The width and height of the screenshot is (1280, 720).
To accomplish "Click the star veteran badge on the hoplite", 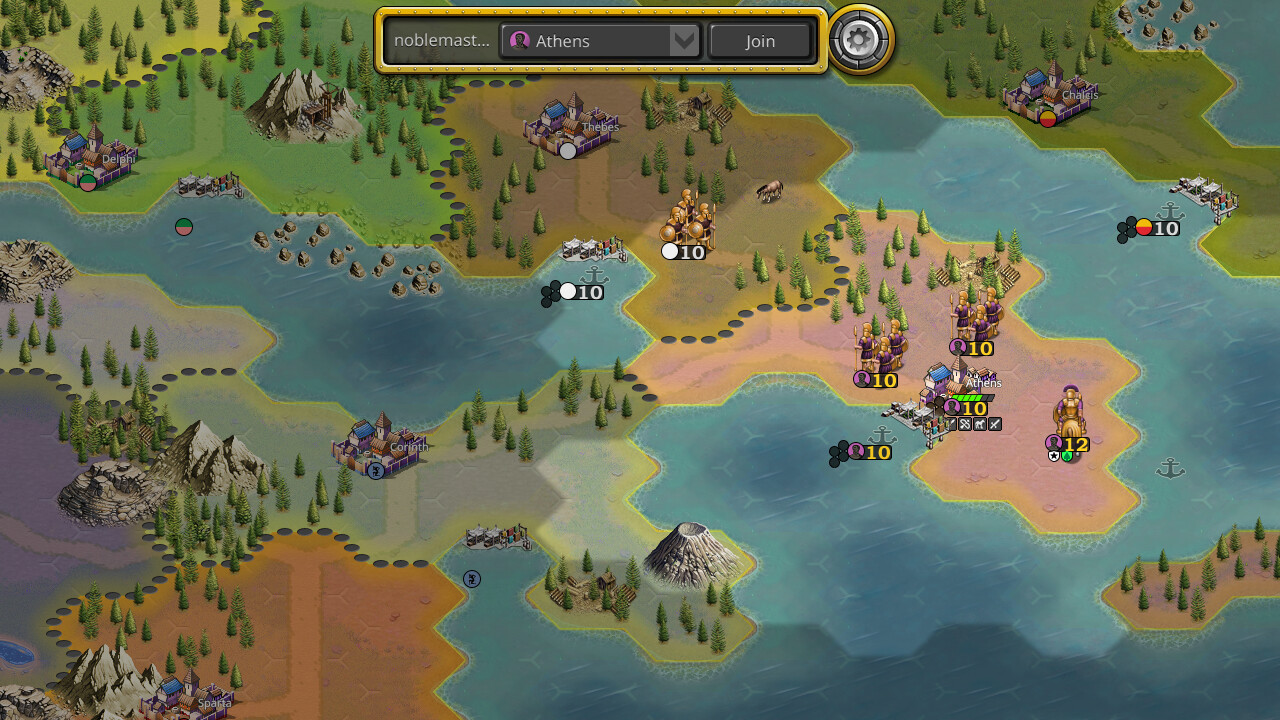I will 1054,456.
